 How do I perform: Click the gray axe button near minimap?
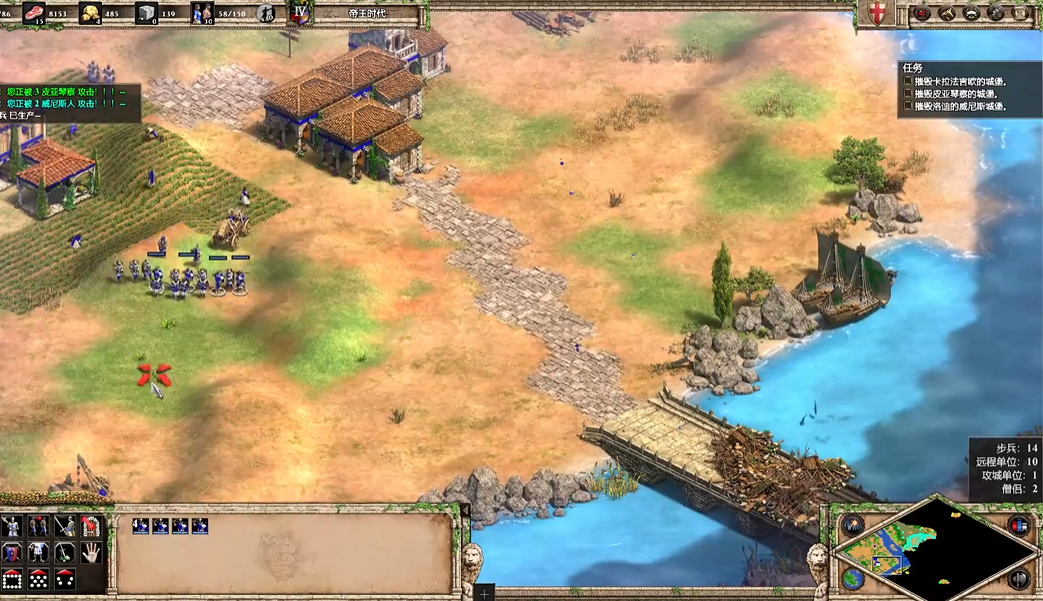click(1019, 578)
